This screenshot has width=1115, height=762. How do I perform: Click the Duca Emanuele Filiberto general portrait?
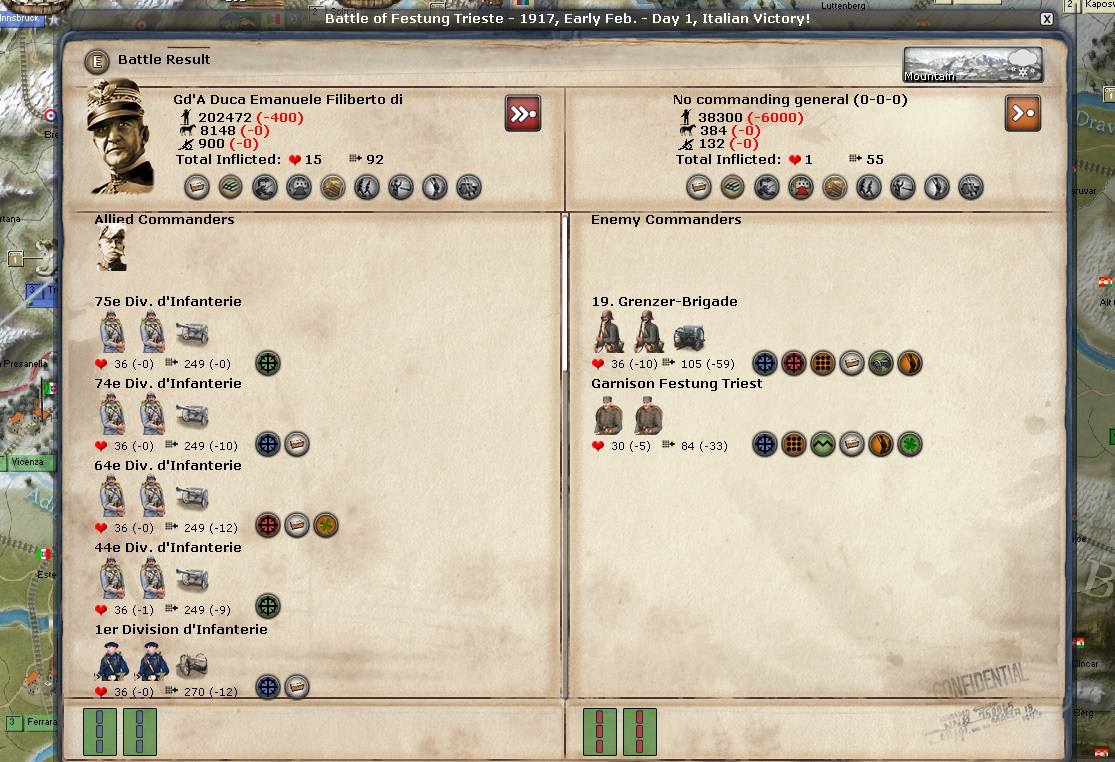[121, 137]
